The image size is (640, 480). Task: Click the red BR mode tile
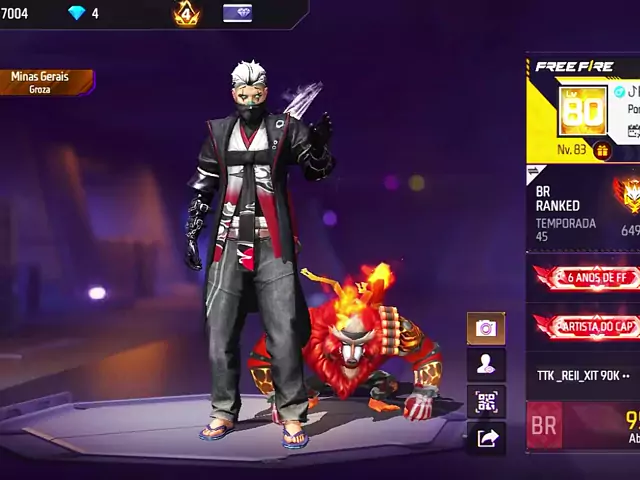tap(545, 426)
